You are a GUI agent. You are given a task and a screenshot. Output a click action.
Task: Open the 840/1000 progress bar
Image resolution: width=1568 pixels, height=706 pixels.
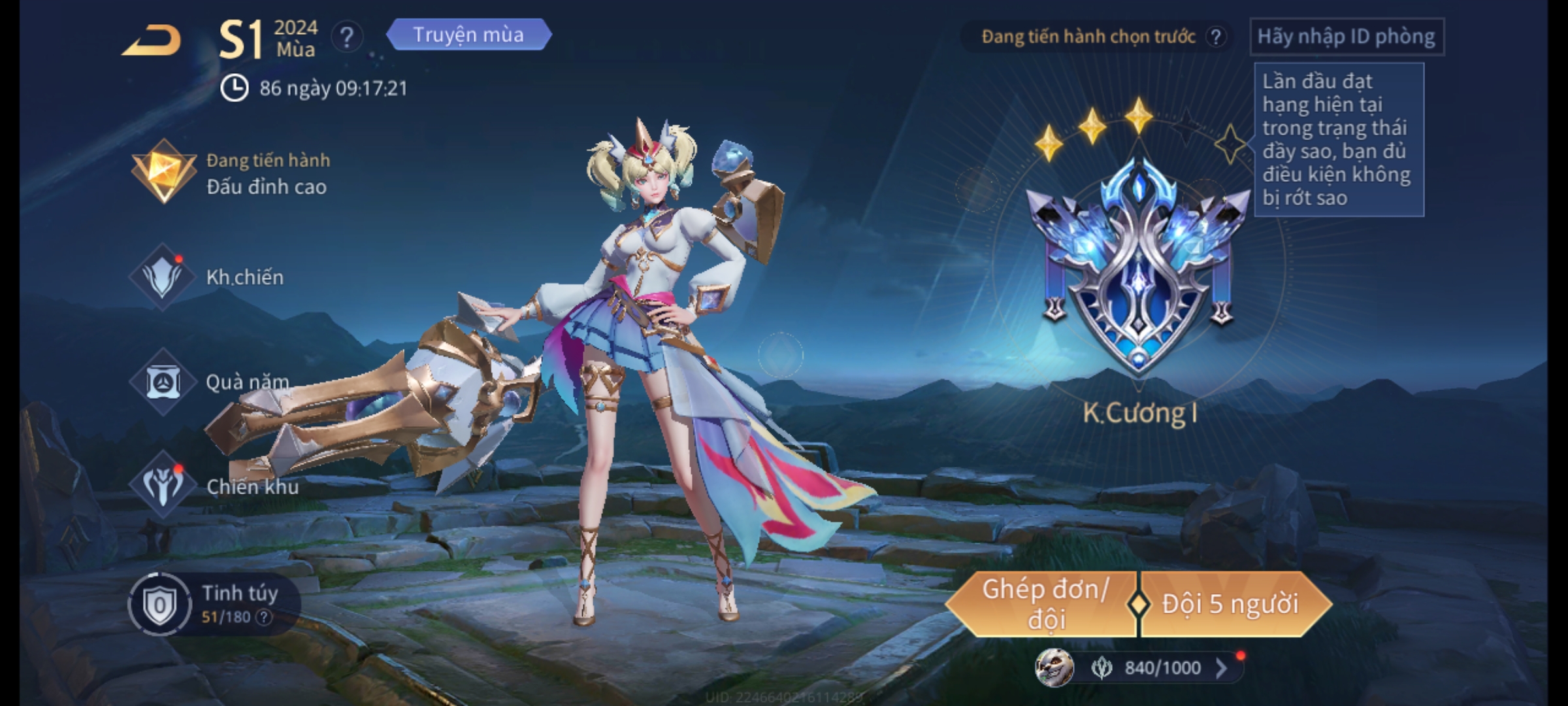pyautogui.click(x=1163, y=668)
